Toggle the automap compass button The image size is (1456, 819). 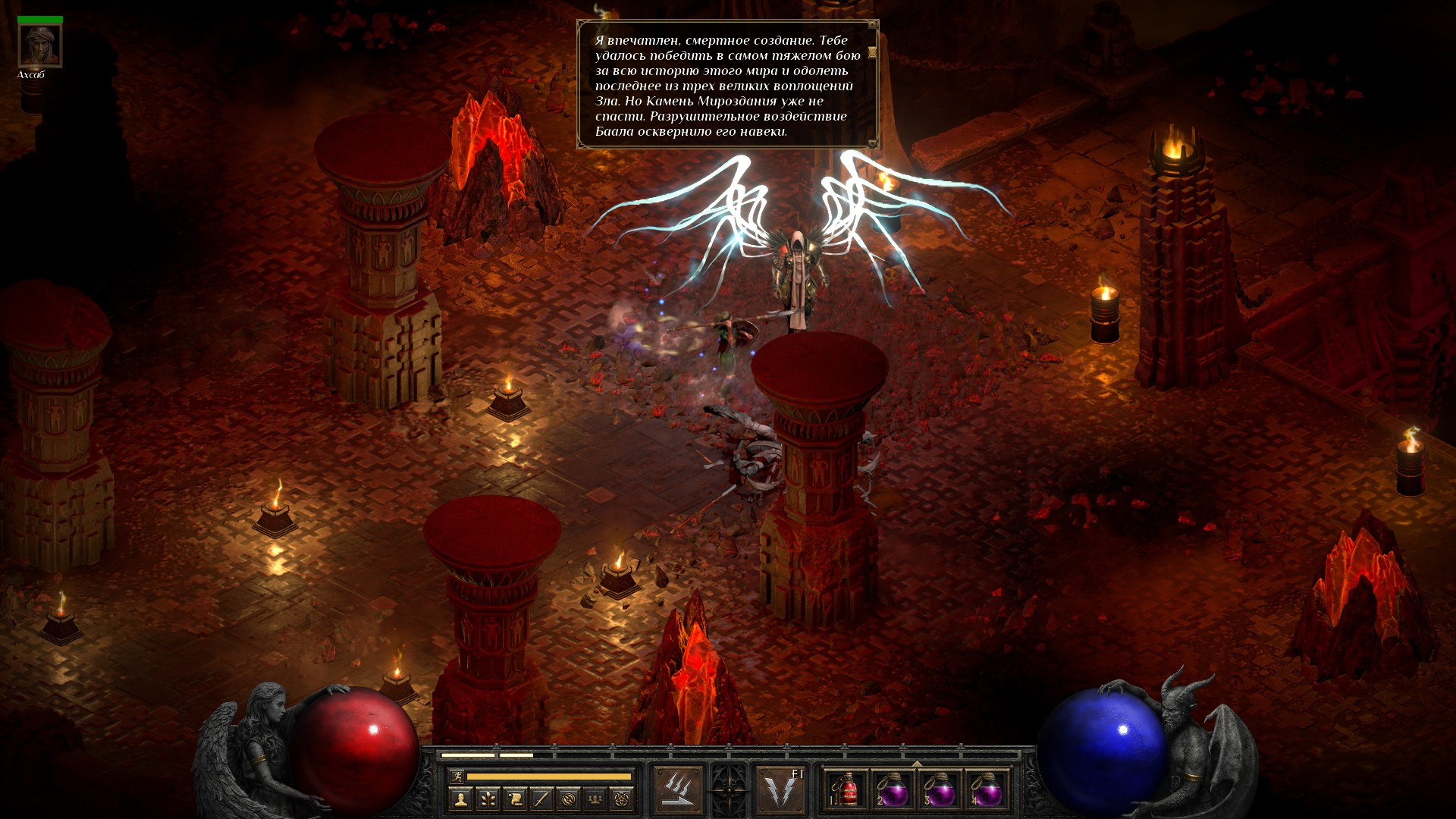[568, 799]
